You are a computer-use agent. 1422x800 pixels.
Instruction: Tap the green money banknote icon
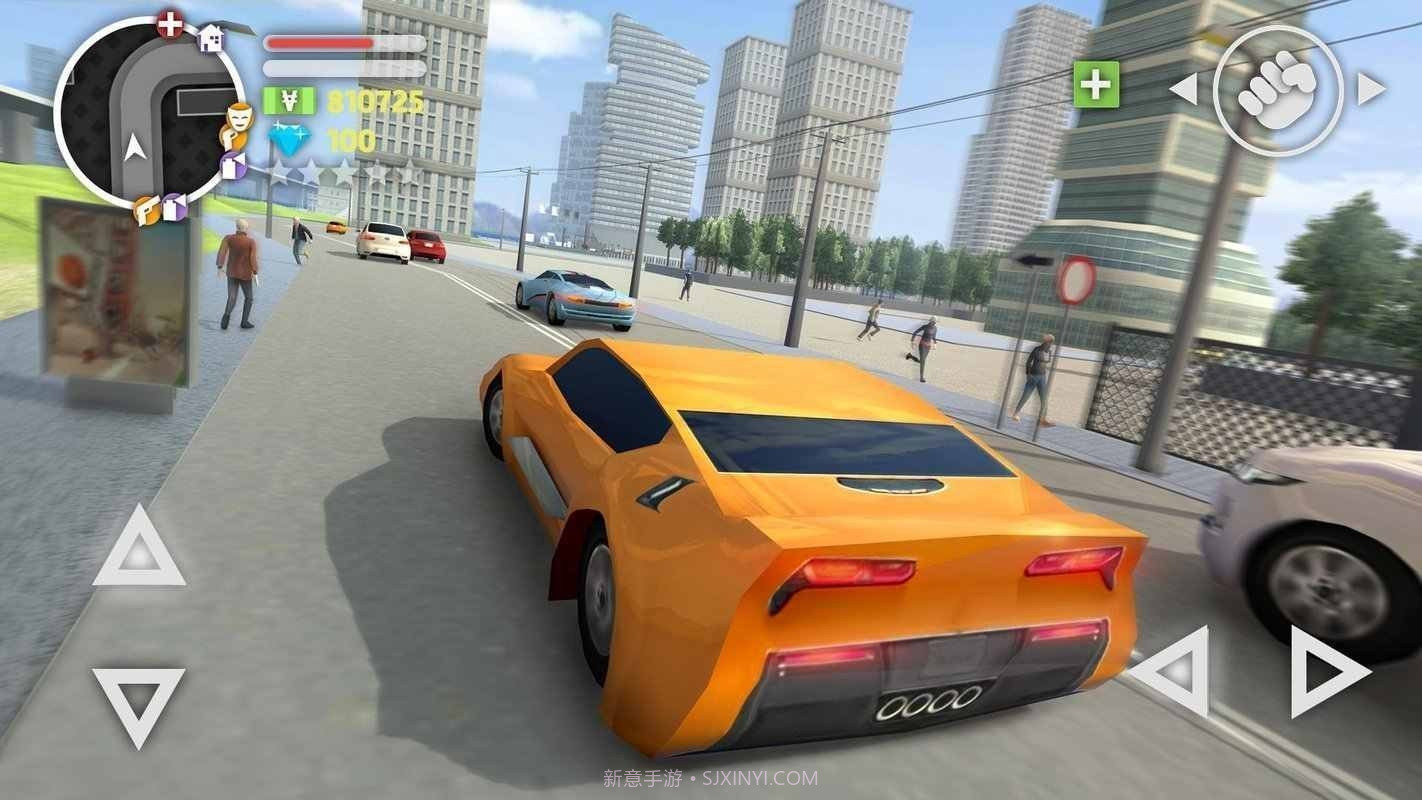click(287, 101)
